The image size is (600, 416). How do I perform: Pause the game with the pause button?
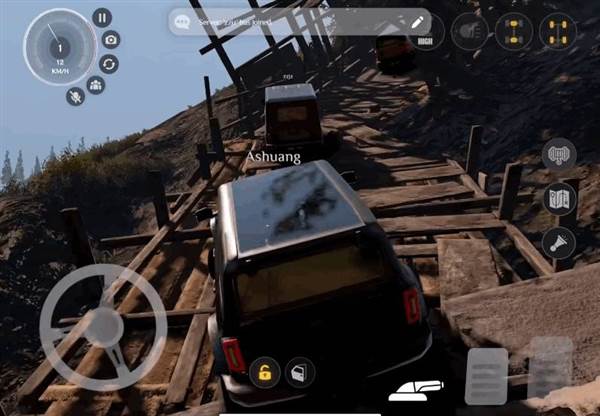point(102,17)
